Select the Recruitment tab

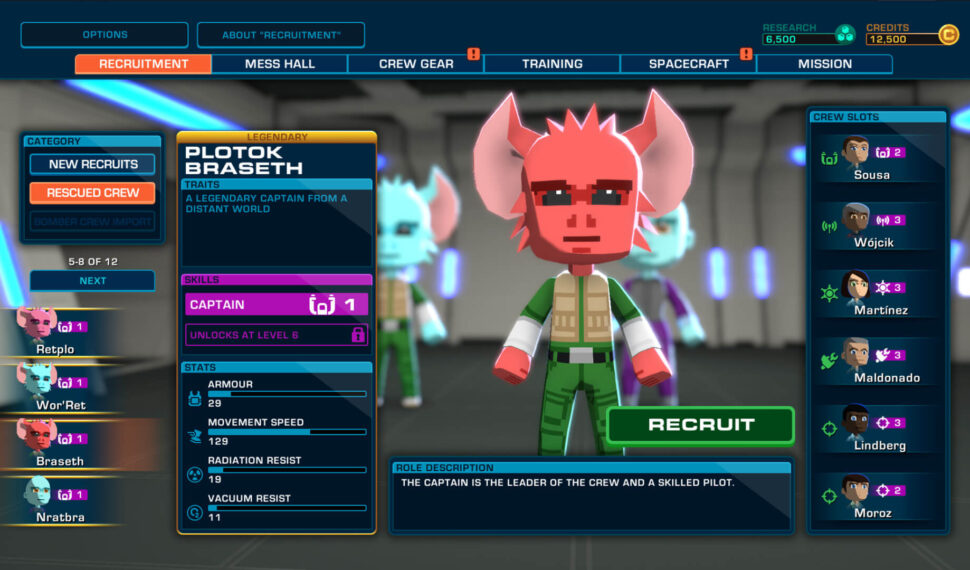pos(144,64)
